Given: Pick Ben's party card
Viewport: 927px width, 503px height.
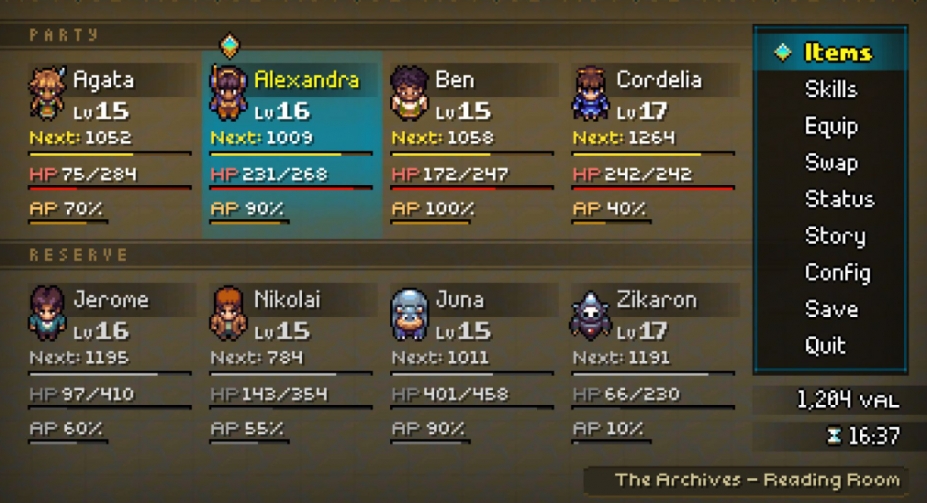Looking at the screenshot, I should (472, 145).
